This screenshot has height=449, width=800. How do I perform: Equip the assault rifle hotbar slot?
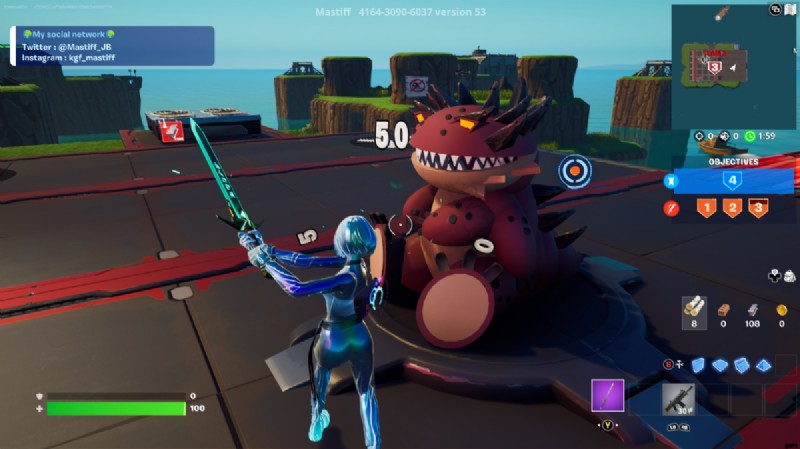click(678, 399)
